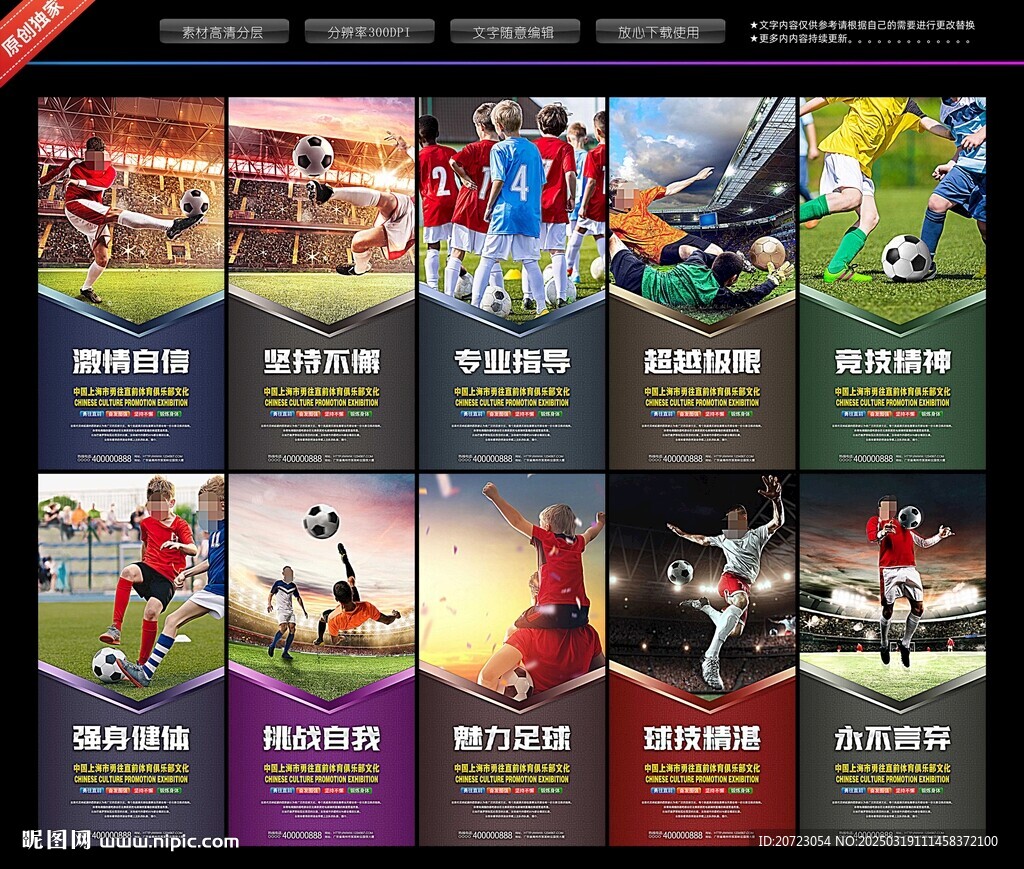The image size is (1024, 869).
Task: Open the 超越极限 poster
Action: [x=702, y=283]
